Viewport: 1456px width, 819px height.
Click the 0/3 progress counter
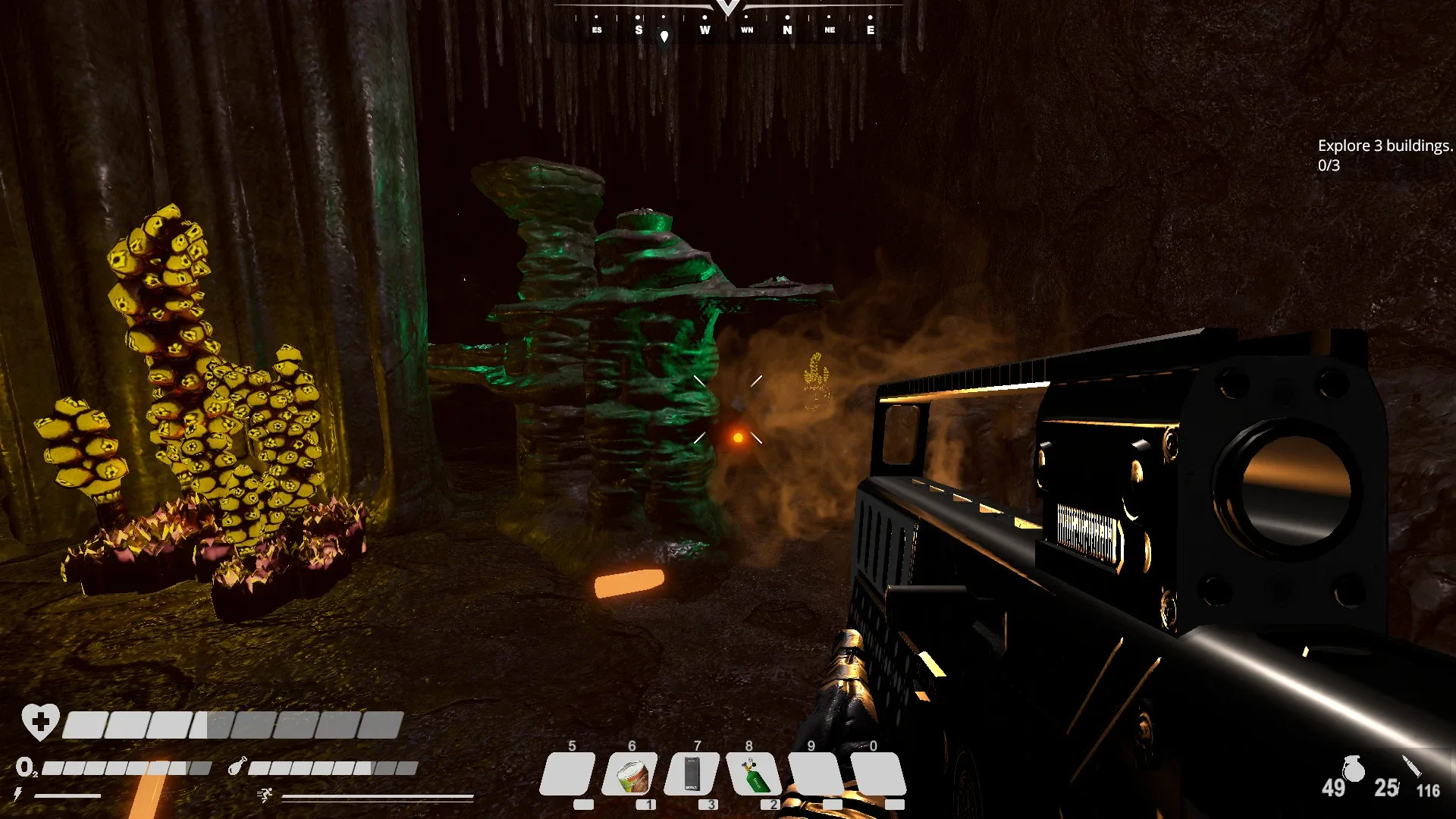tap(1328, 165)
